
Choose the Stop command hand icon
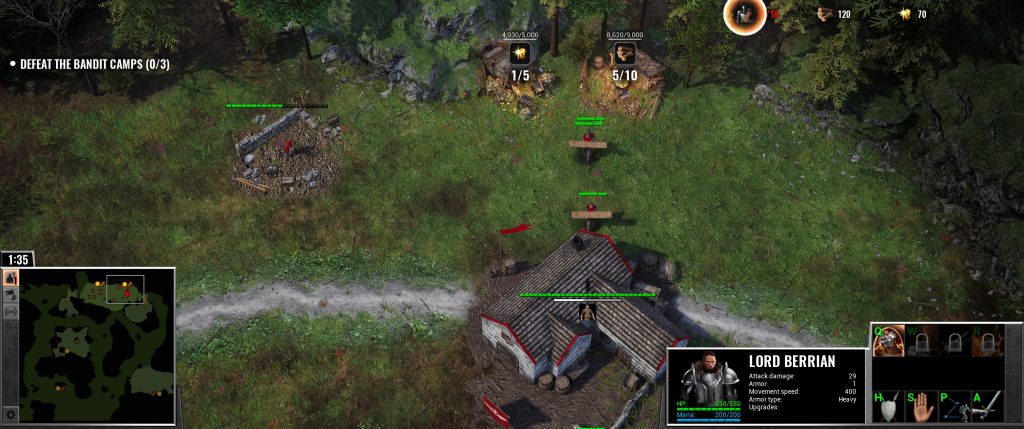(920, 405)
